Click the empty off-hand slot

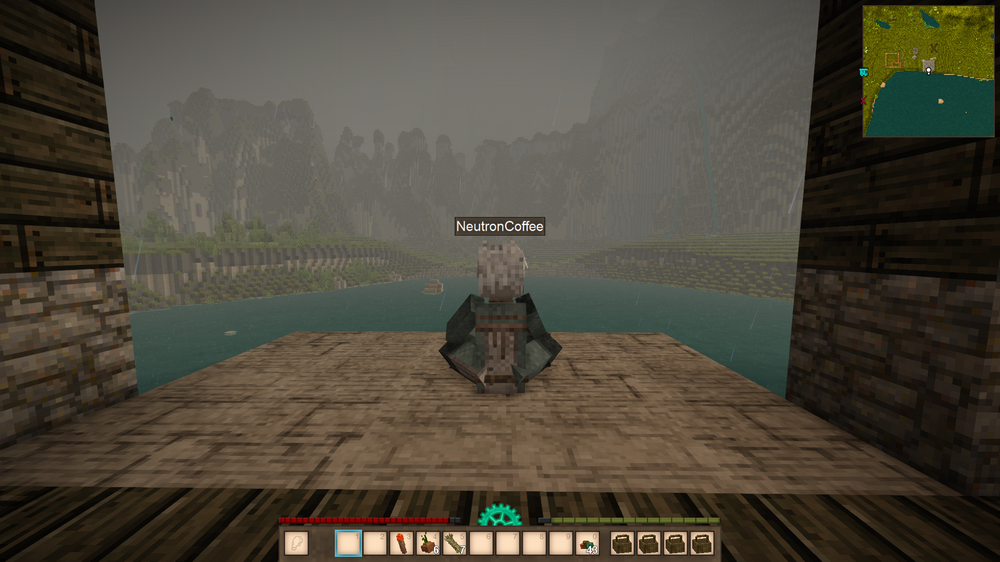296,543
